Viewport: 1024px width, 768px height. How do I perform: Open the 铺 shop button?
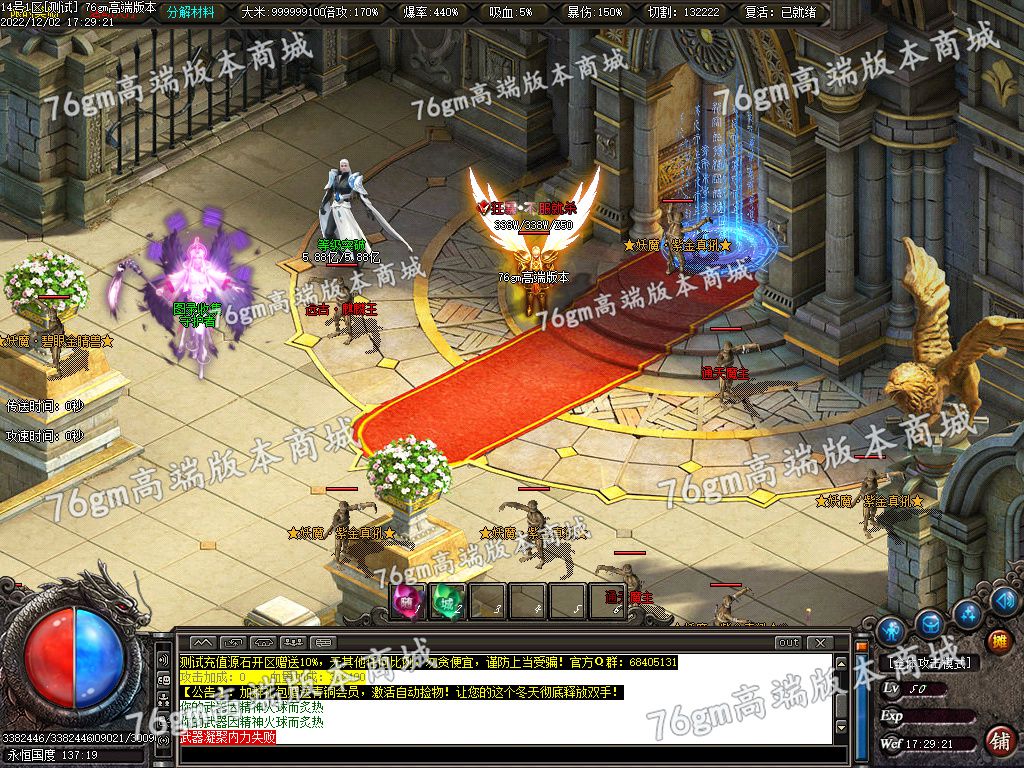click(998, 741)
